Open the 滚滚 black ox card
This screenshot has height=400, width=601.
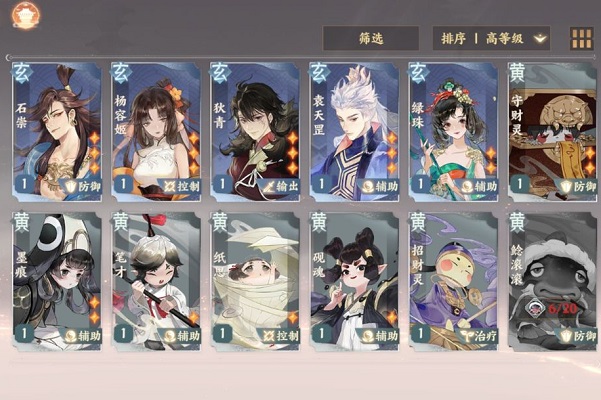(x=551, y=280)
